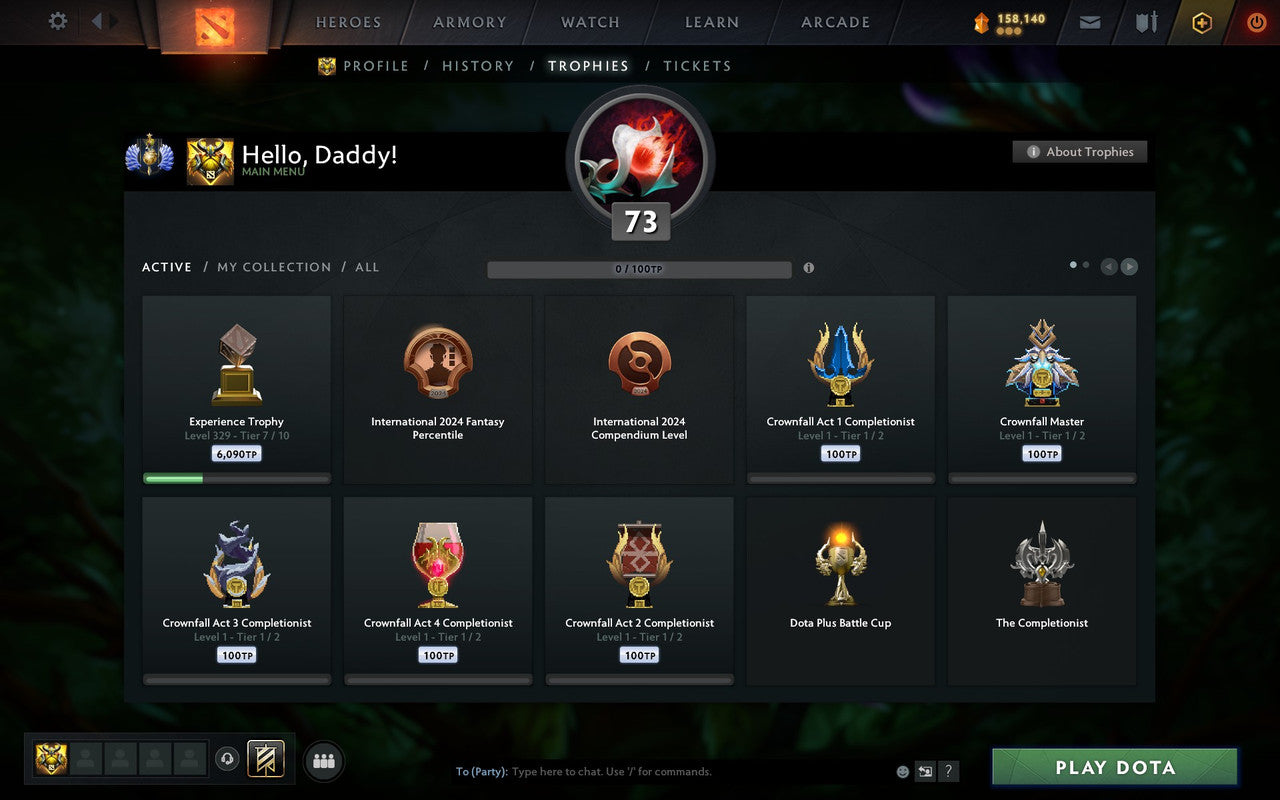Viewport: 1280px width, 800px height.
Task: Open the HEROES menu
Action: tap(348, 22)
